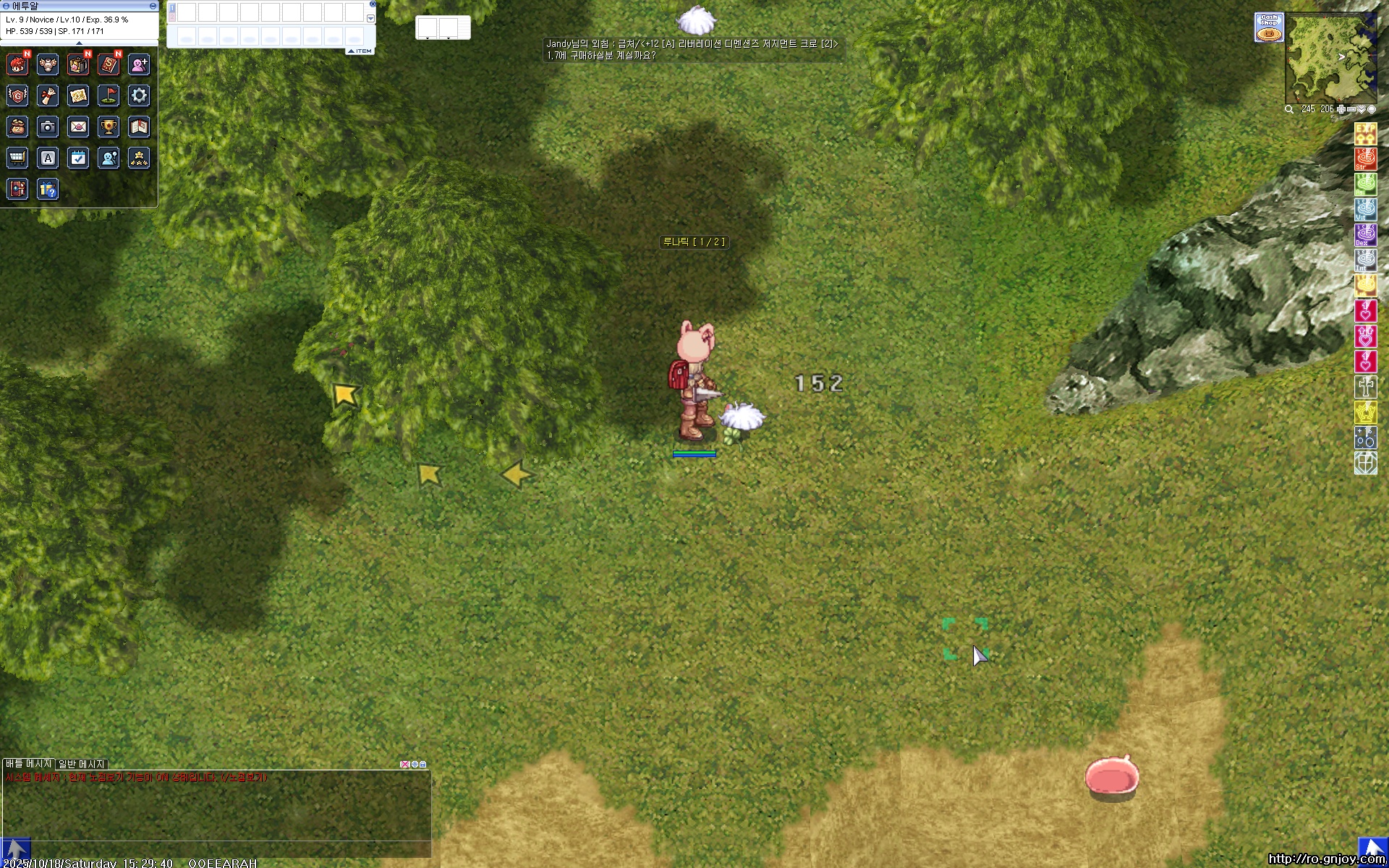Open the gold trophy achievements icon
The image size is (1389, 868).
point(109,127)
